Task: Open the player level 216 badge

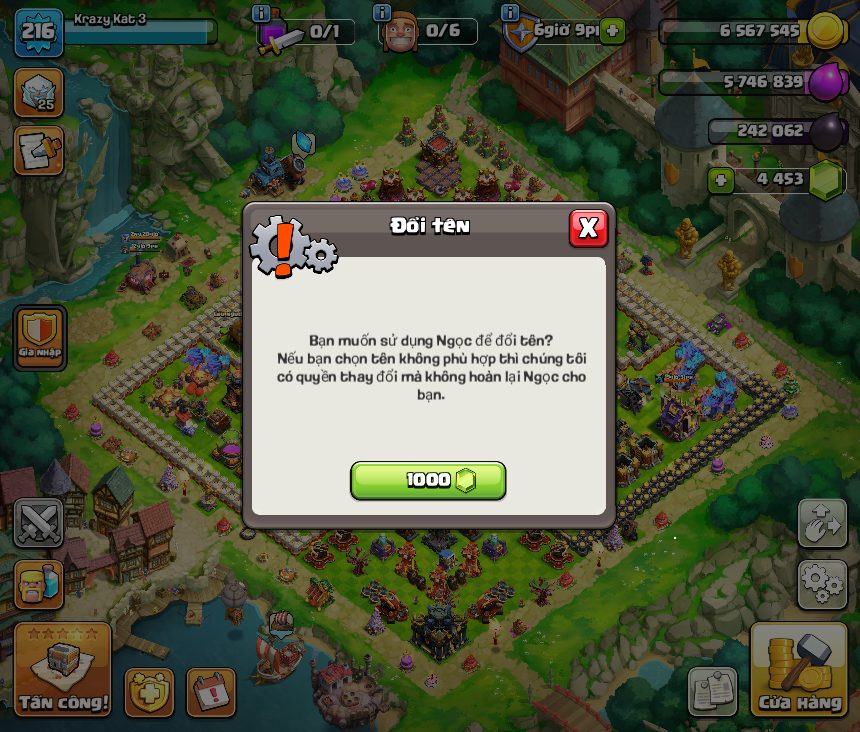Action: pyautogui.click(x=38, y=31)
